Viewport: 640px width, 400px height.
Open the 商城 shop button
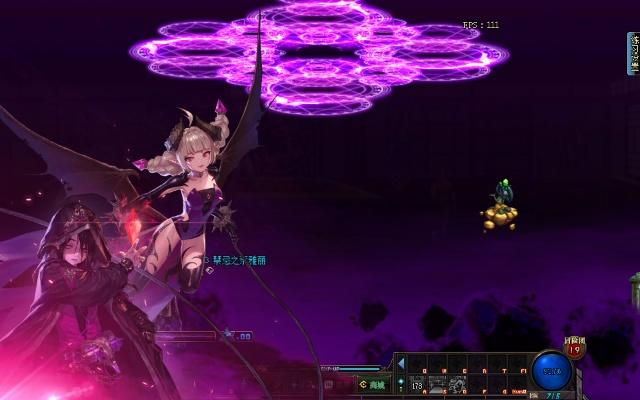(372, 384)
